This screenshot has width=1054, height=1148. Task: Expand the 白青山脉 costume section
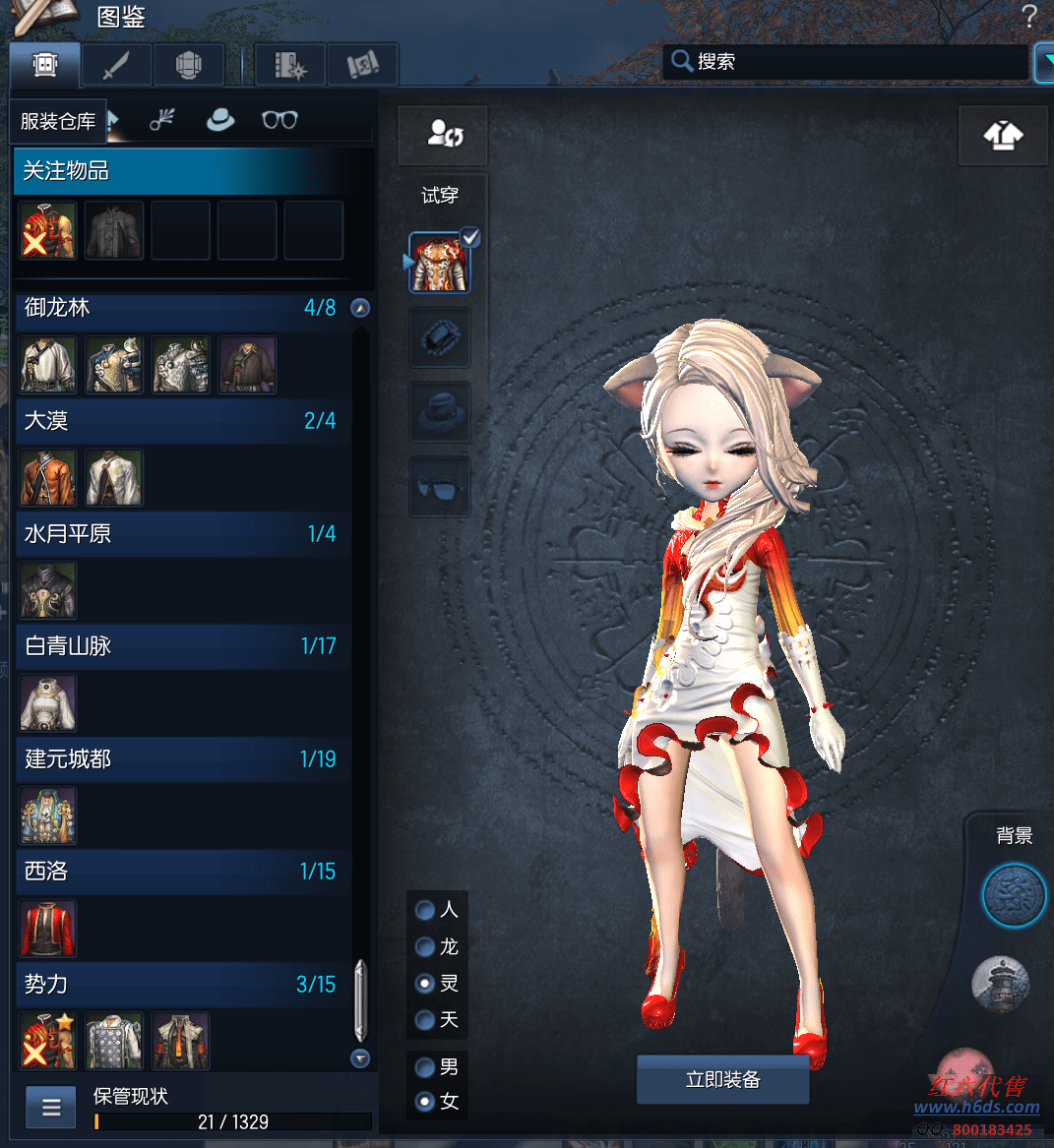coord(182,646)
